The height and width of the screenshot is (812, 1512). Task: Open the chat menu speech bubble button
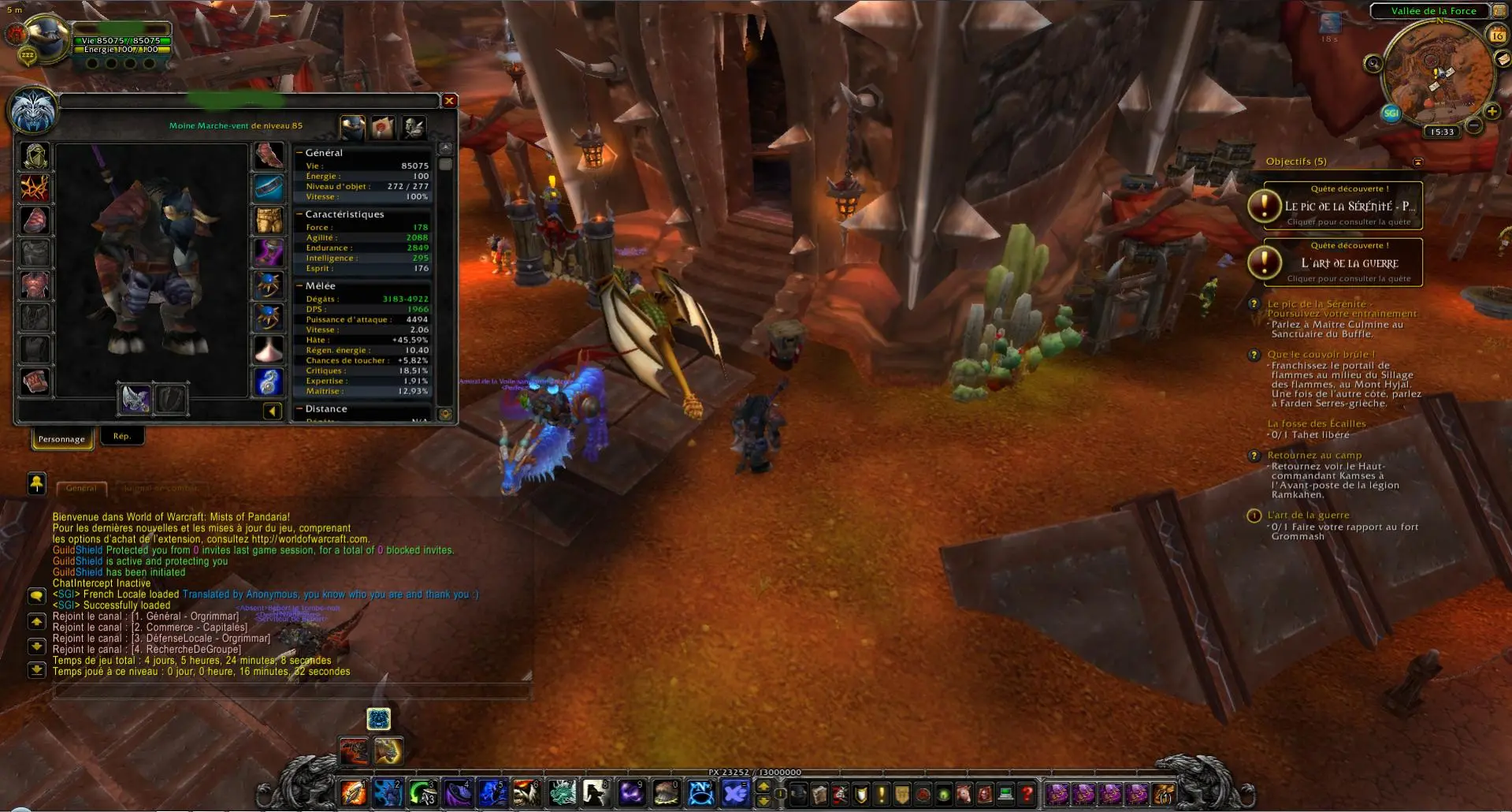pos(36,595)
